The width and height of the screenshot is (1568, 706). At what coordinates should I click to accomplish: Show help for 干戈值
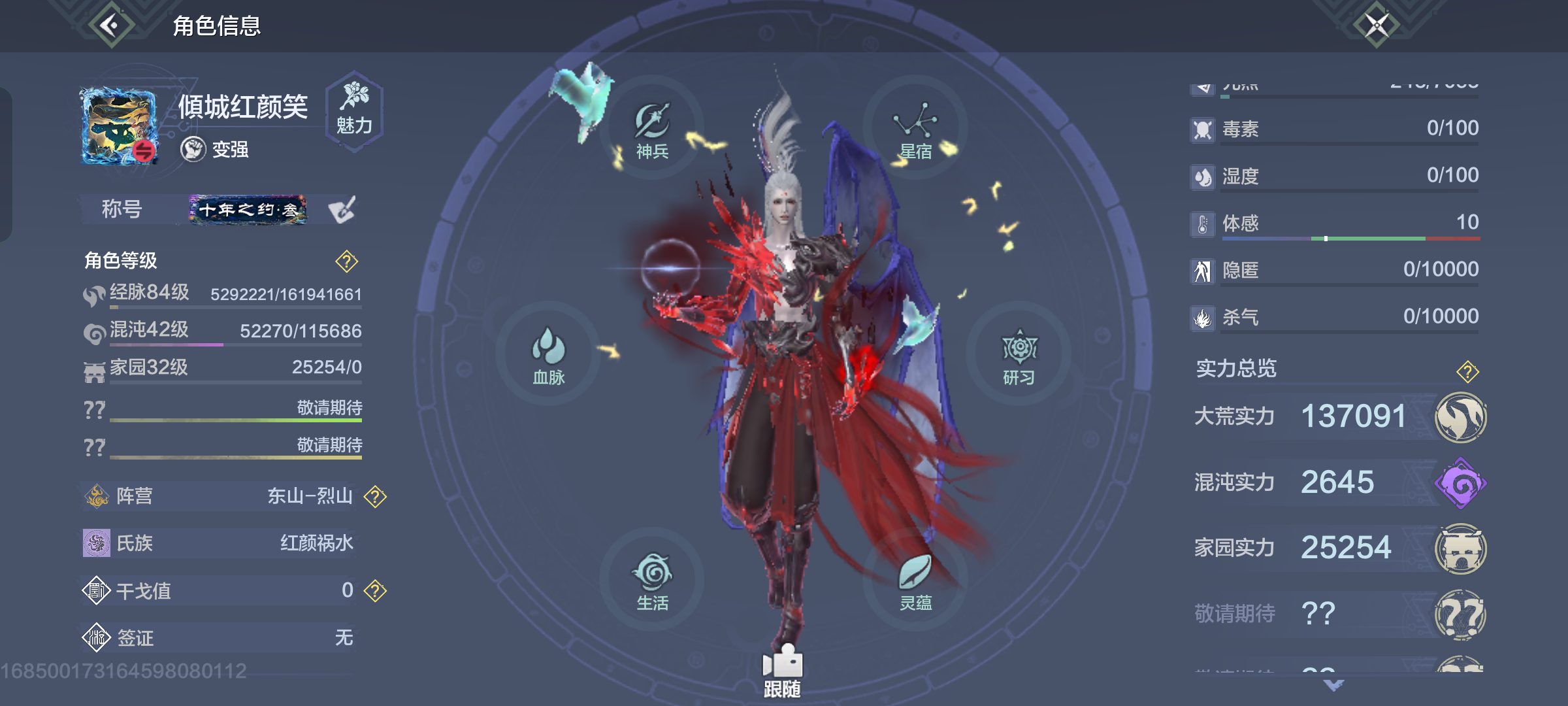point(375,591)
